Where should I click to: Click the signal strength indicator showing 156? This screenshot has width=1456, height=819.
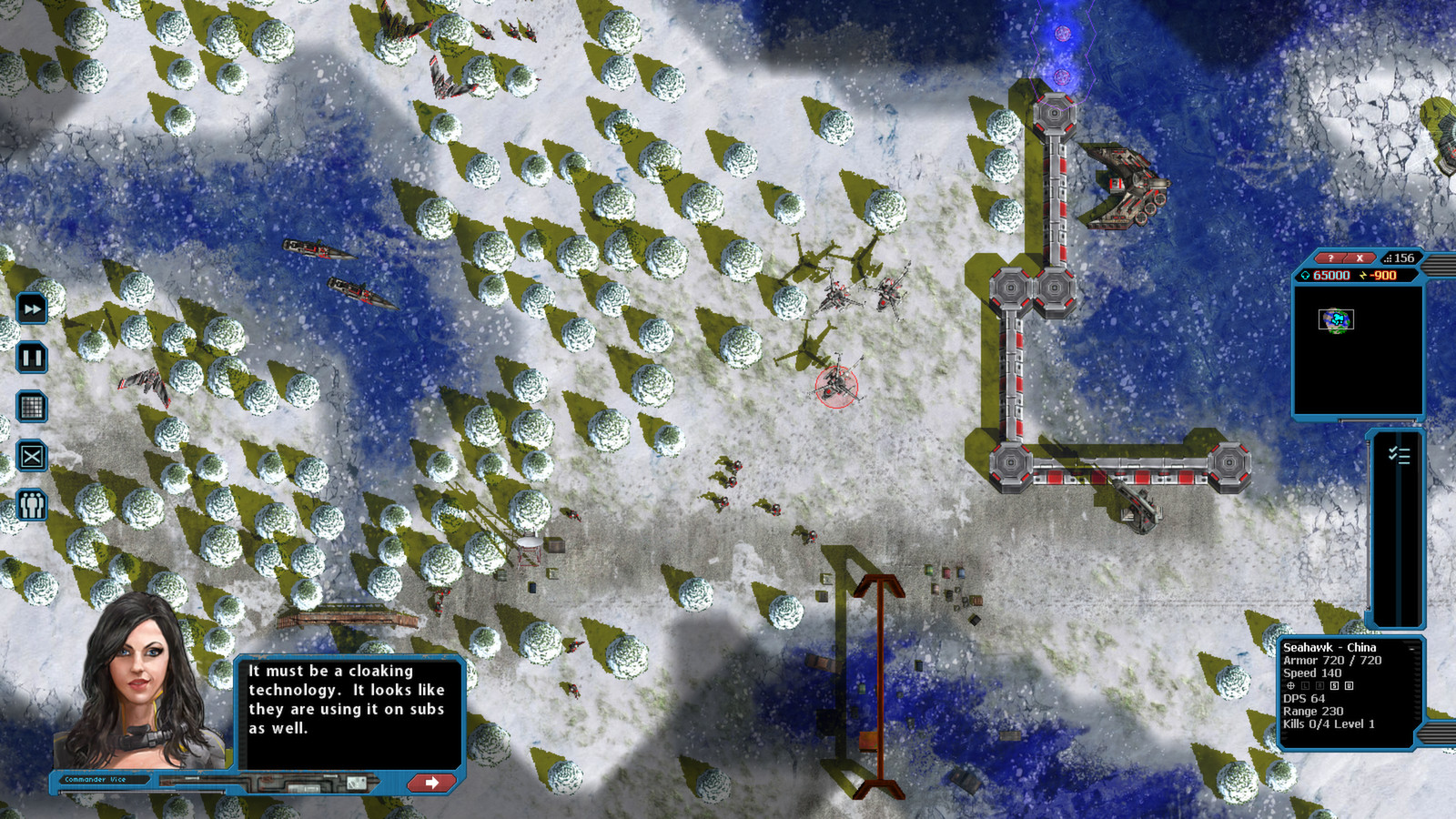tap(1401, 258)
